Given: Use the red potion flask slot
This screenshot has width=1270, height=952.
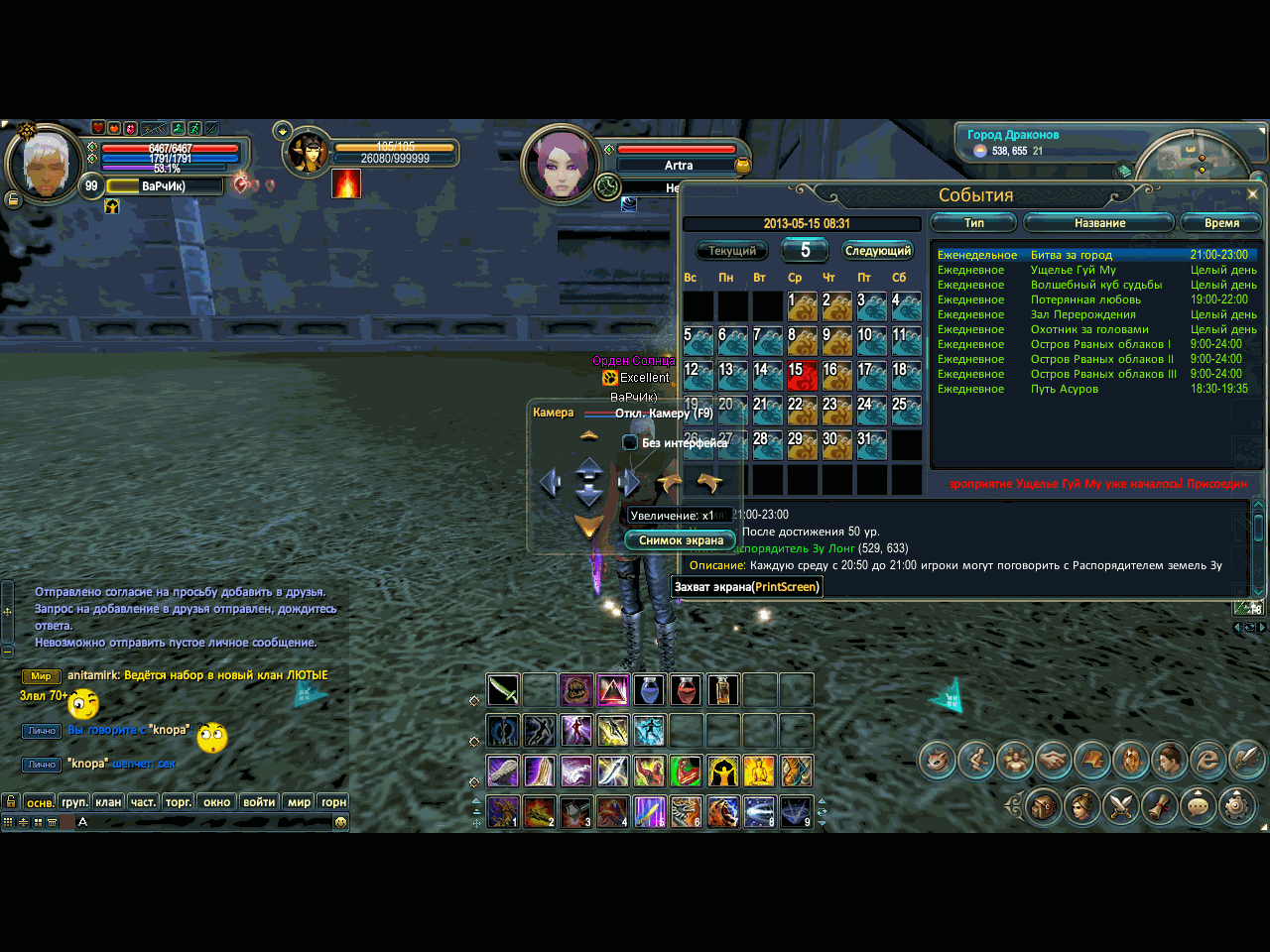Looking at the screenshot, I should click(686, 689).
